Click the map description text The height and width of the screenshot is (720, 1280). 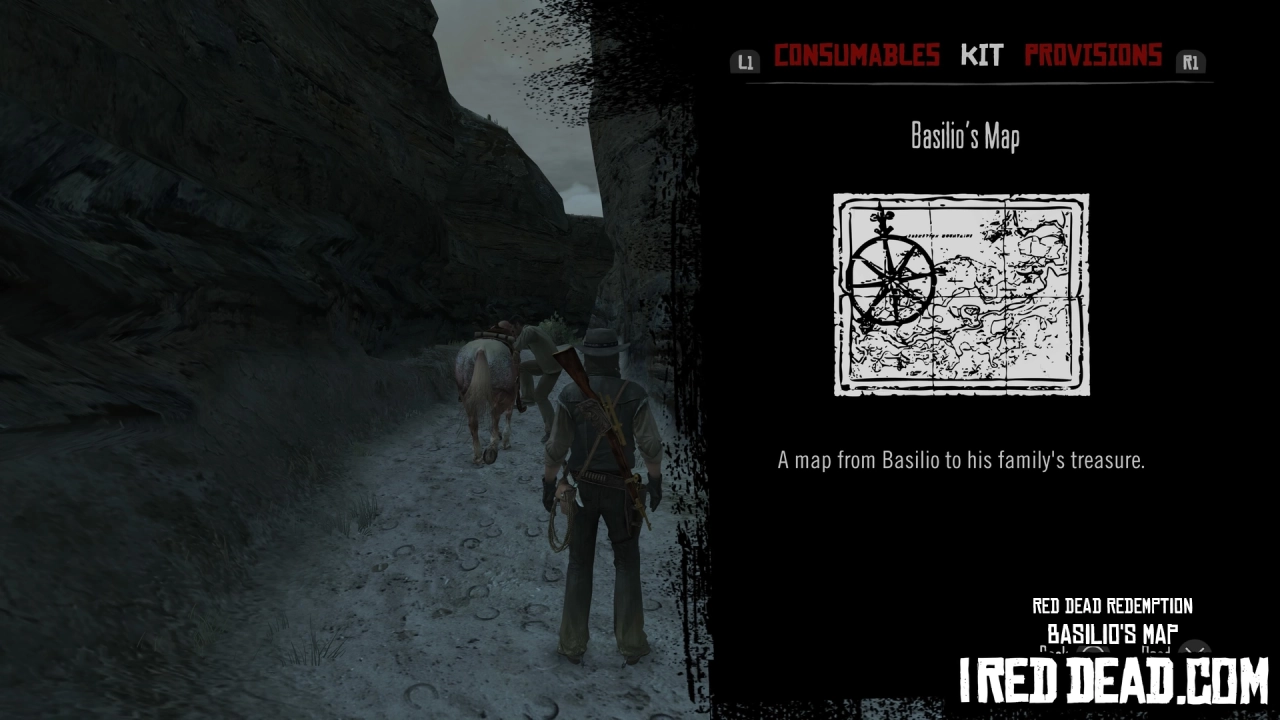(963, 460)
